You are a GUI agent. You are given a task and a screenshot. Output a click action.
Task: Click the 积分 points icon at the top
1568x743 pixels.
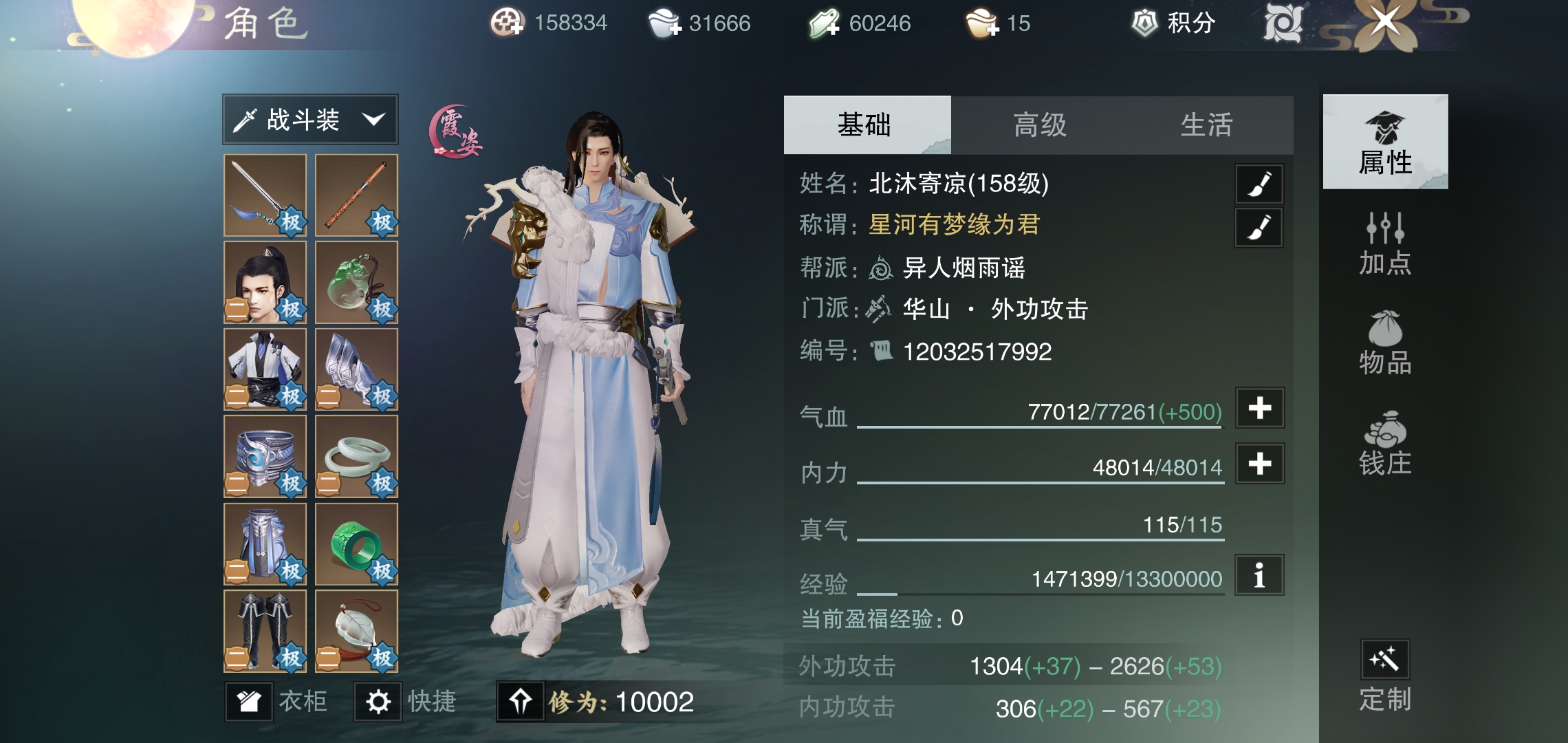click(x=1144, y=23)
